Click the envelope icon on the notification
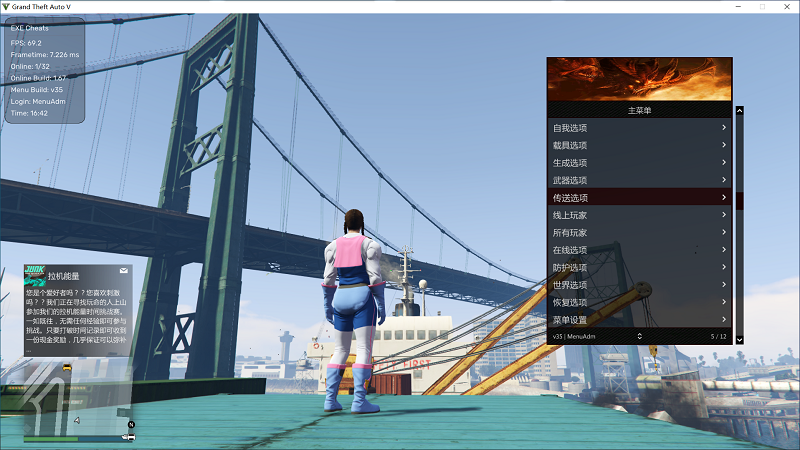 tap(123, 271)
